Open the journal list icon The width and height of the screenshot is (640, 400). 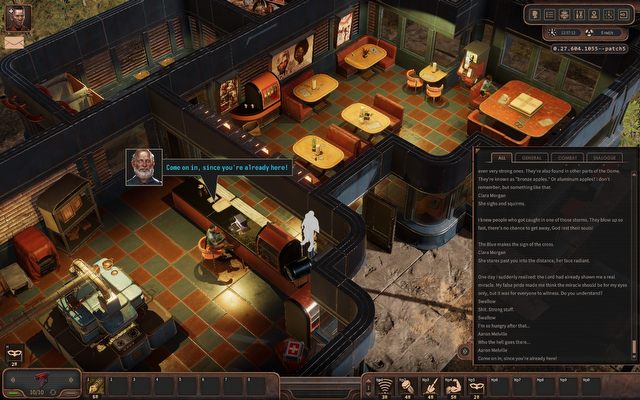[550, 15]
